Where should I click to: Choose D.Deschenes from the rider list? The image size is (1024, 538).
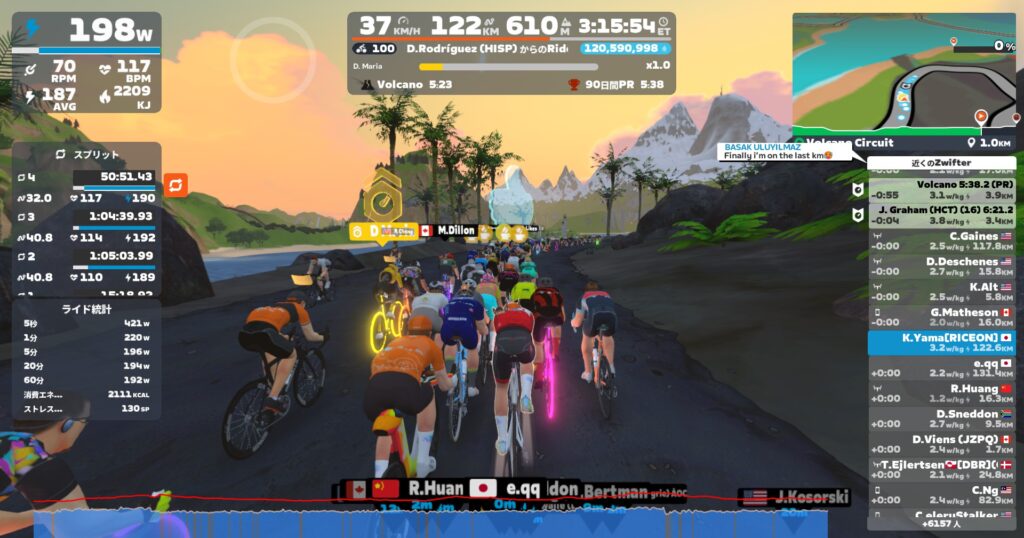[x=940, y=266]
